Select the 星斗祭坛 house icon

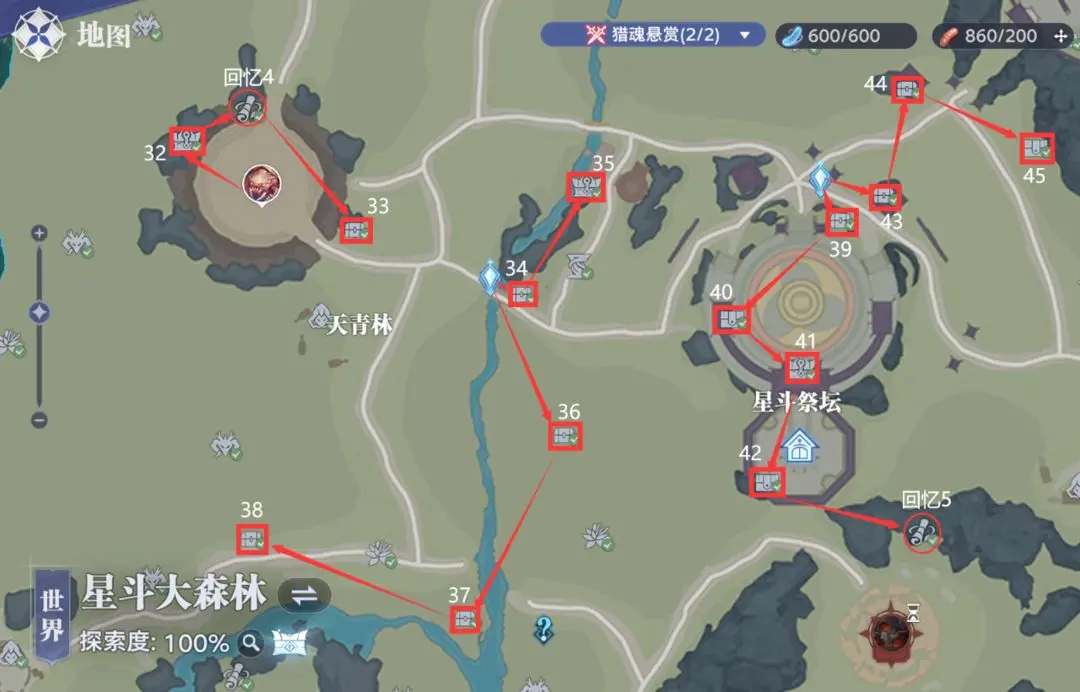coord(798,446)
